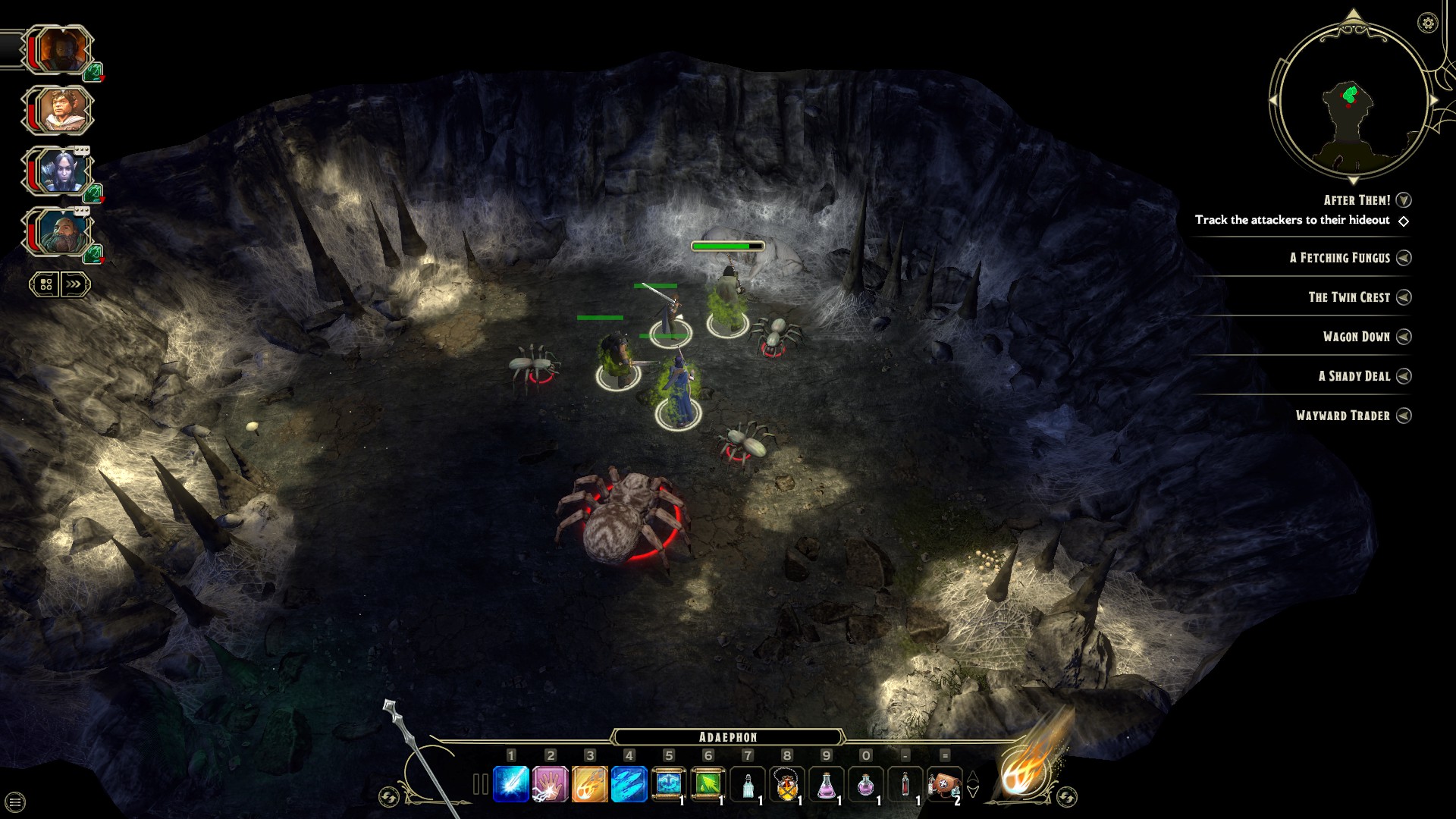
Task: Expand The Twin Crest quest
Action: click(x=1404, y=297)
